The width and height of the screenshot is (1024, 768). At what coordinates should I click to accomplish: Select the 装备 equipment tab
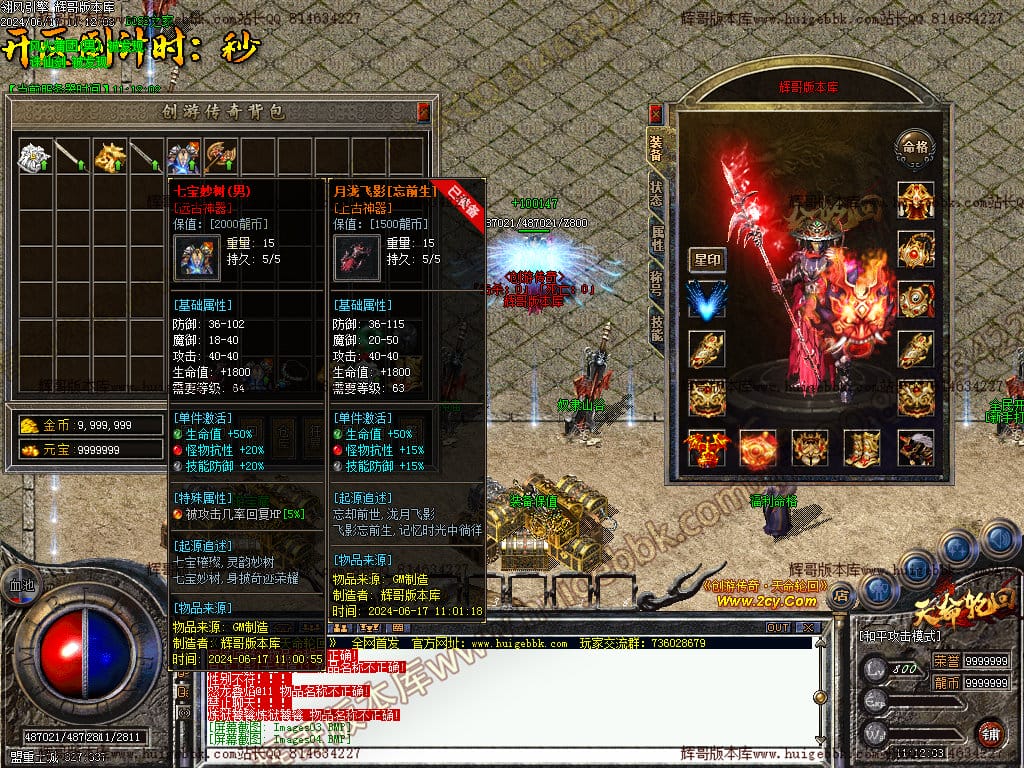(x=656, y=148)
